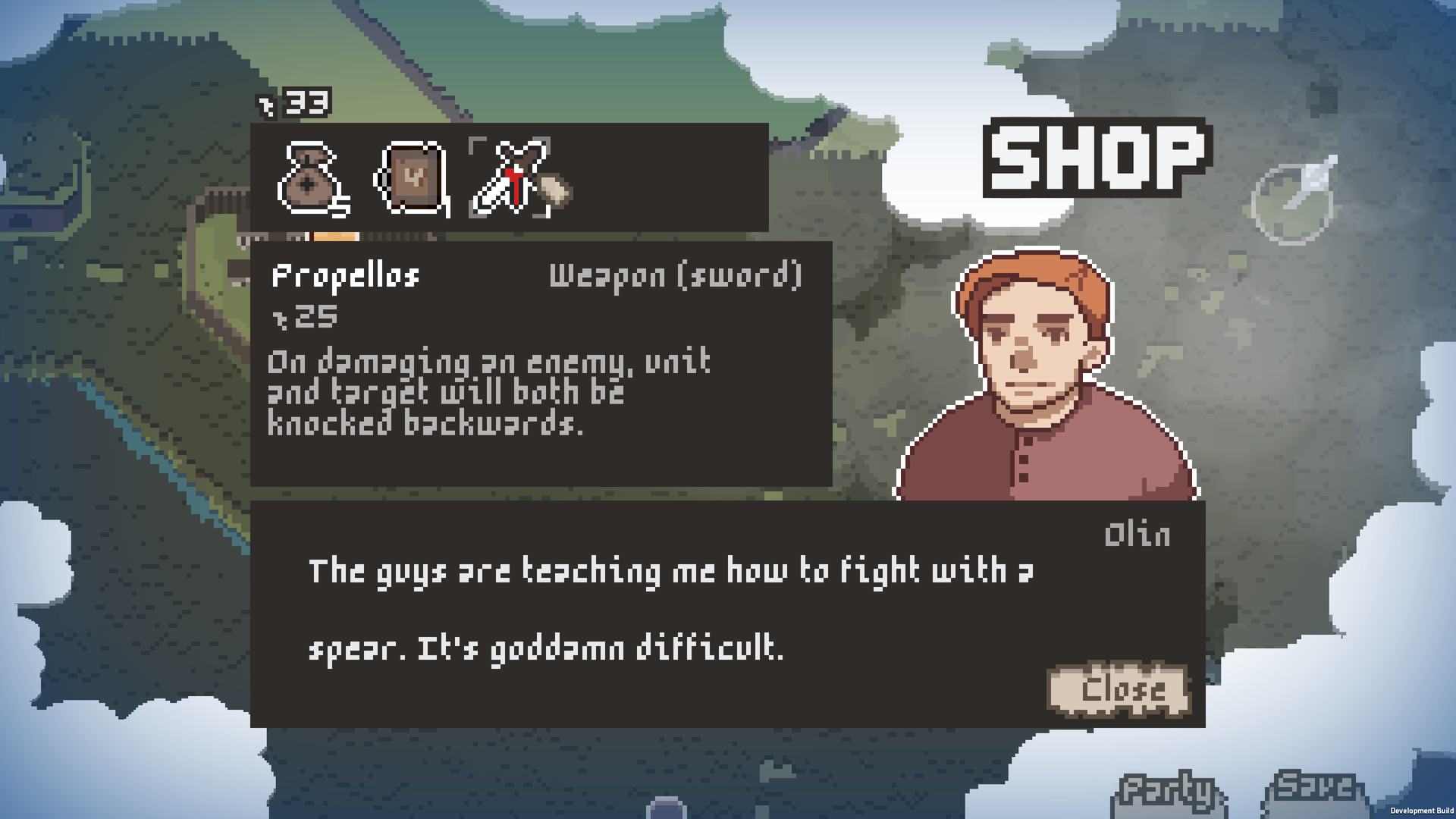Open the Party menu

pyautogui.click(x=1168, y=792)
